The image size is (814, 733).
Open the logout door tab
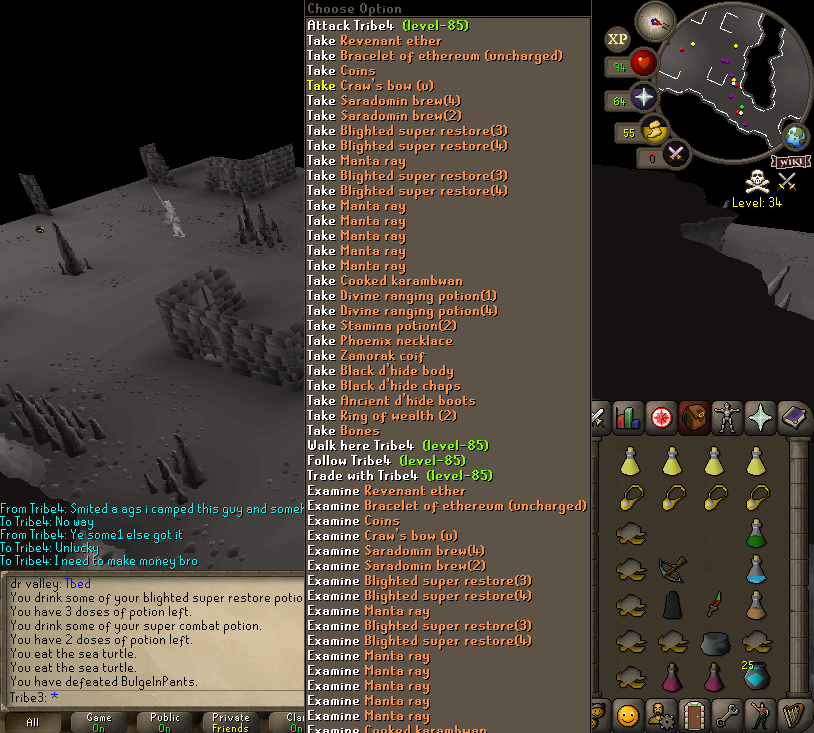point(693,716)
